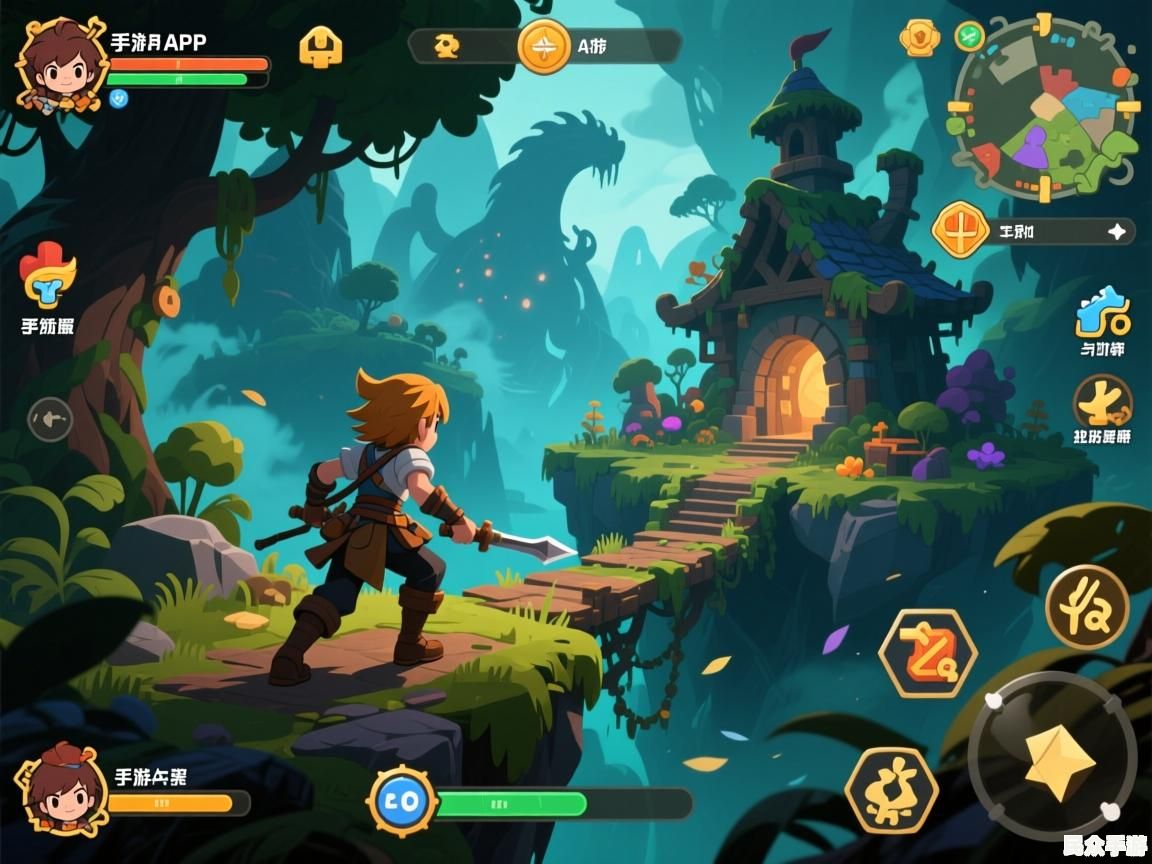Tap the white sparkle on the dark pill bar
The width and height of the screenshot is (1152, 864).
click(1116, 231)
